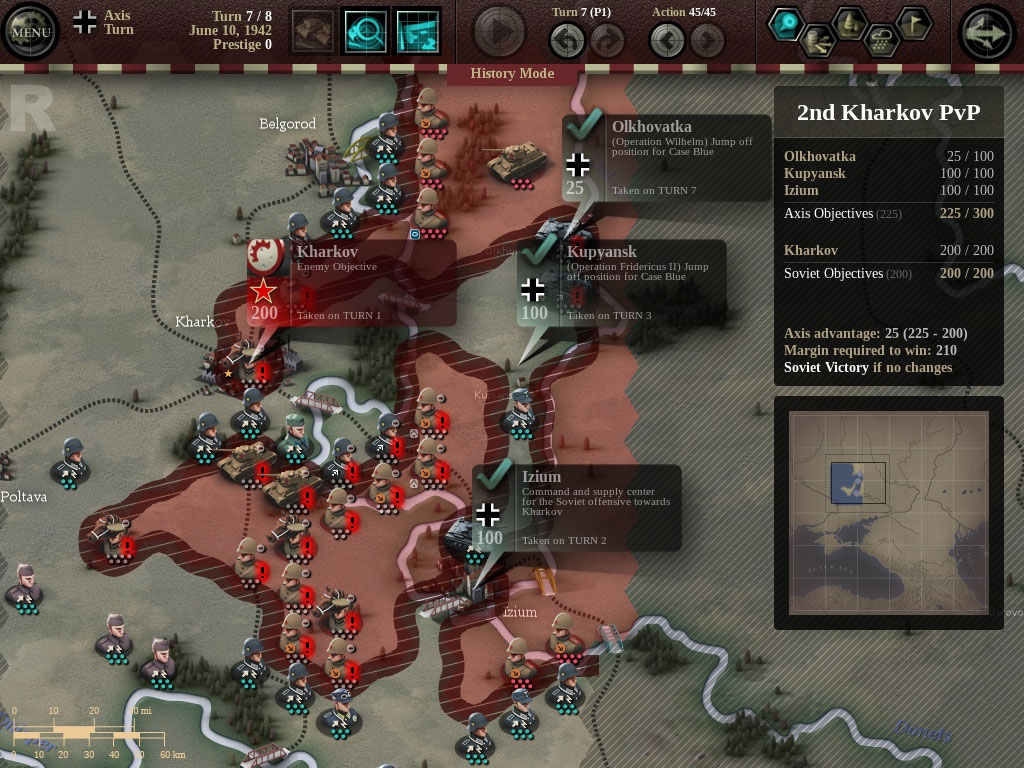Select the Kharkov objective marker
Viewport: 1024px width, 768px height.
pyautogui.click(x=264, y=291)
